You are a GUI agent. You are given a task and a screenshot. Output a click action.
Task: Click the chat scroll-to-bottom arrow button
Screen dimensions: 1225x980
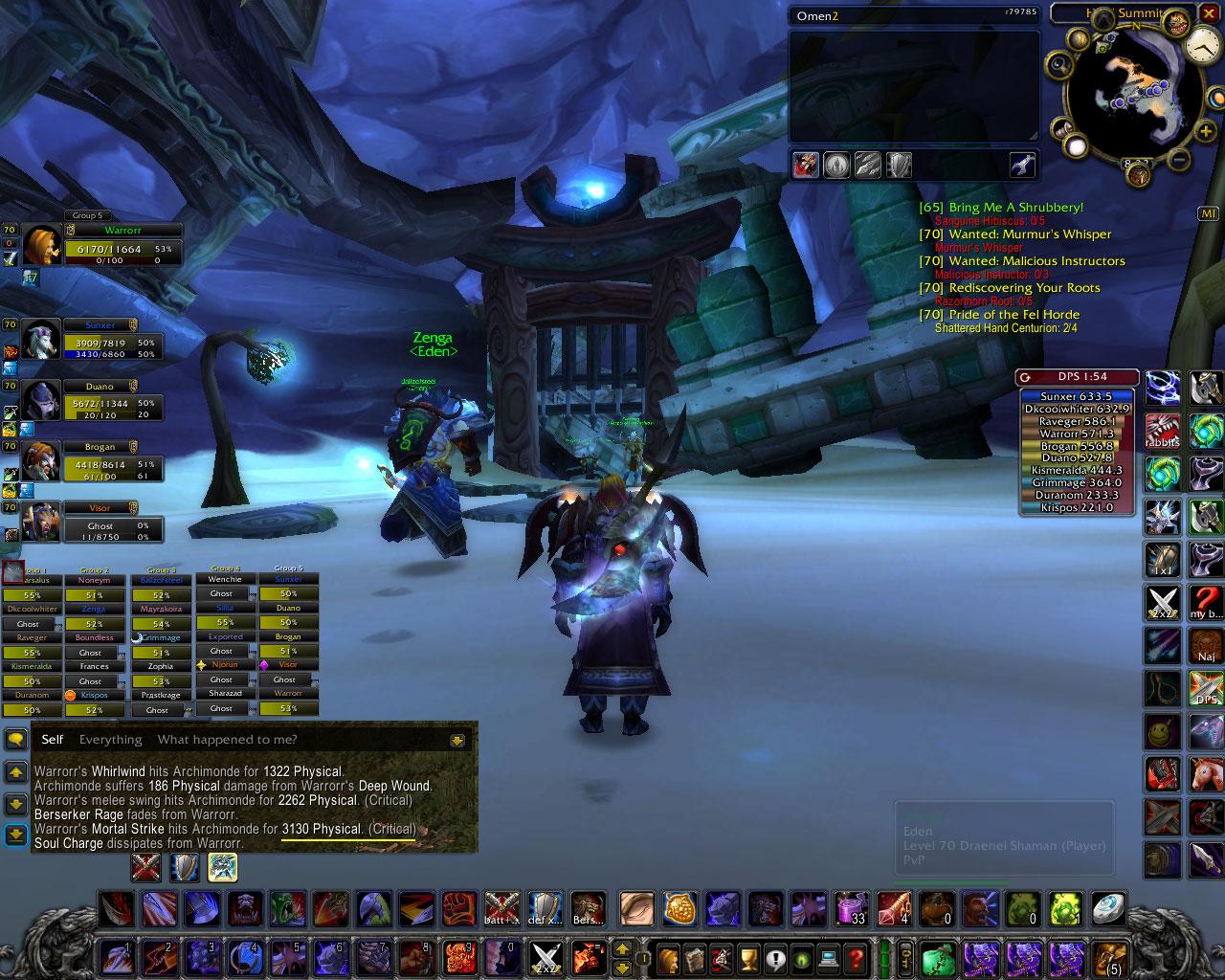click(15, 835)
